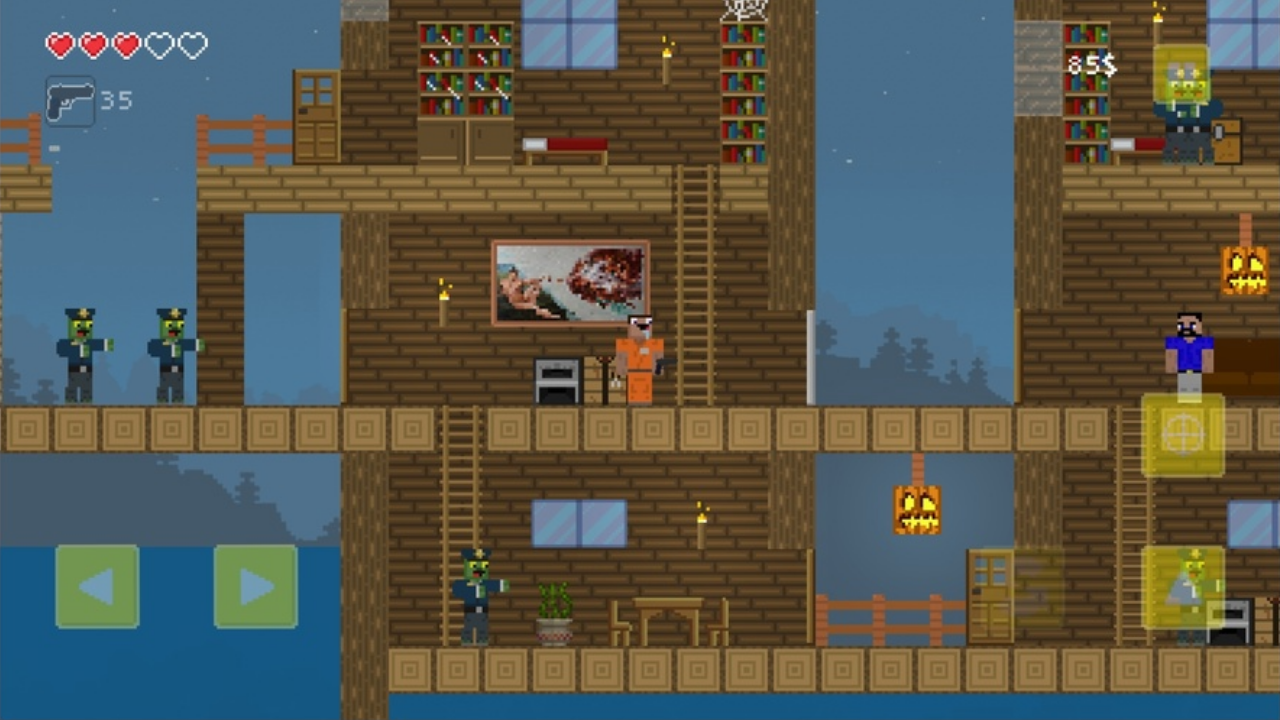This screenshot has height=720, width=1280.
Task: Select the pistol weapon icon
Action: pyautogui.click(x=68, y=98)
